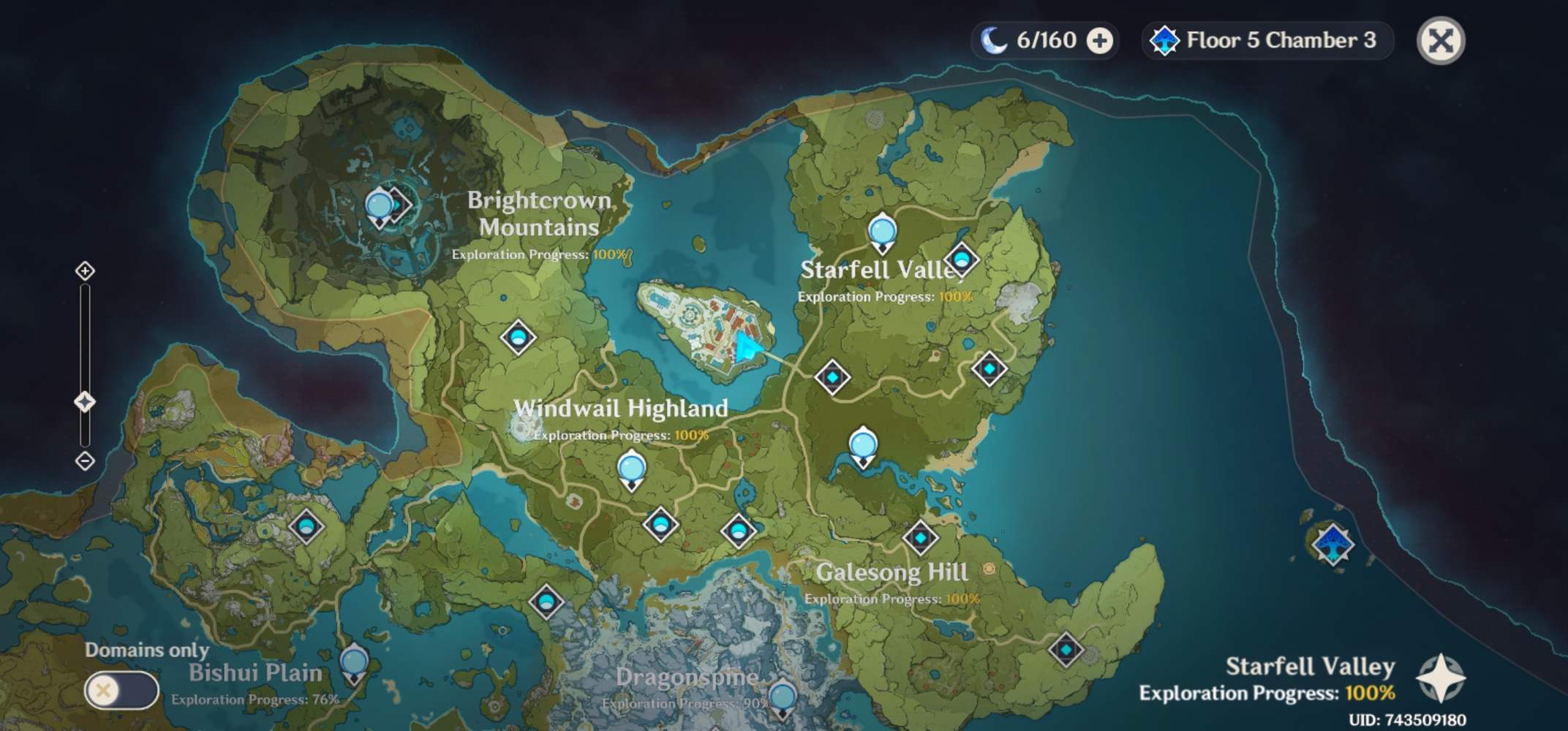The width and height of the screenshot is (1568, 731).
Task: Open Spiral Abyss Floor 5 Chamber 3 shortcut
Action: click(1267, 40)
